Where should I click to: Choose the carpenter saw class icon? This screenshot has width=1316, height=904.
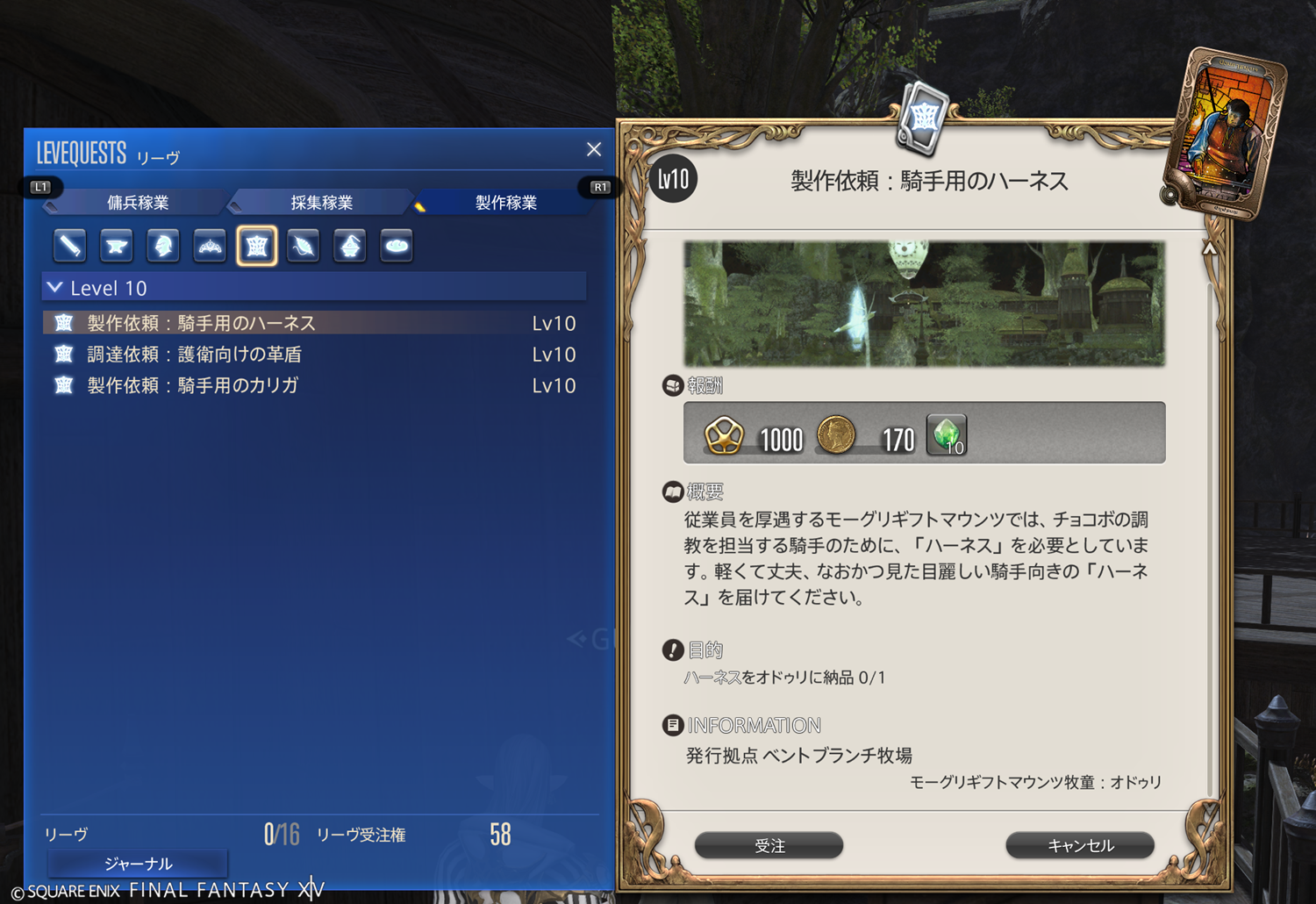pyautogui.click(x=69, y=246)
